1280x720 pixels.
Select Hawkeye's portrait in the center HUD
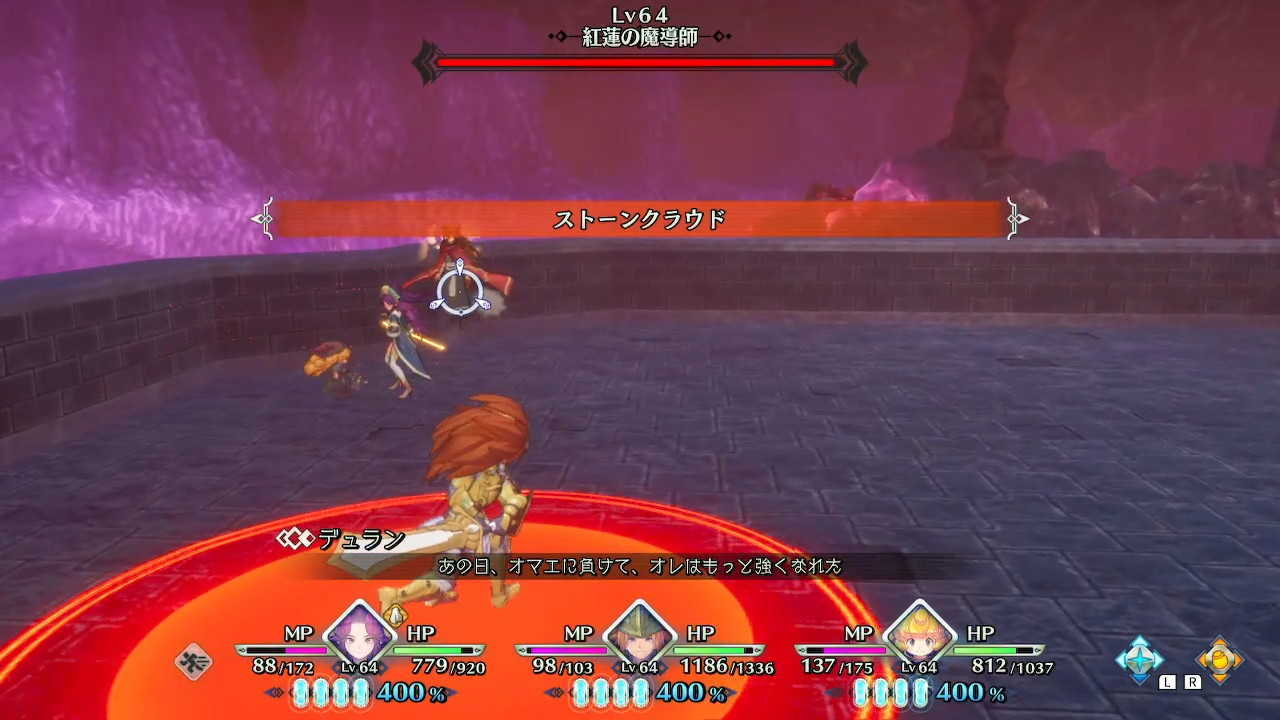638,637
